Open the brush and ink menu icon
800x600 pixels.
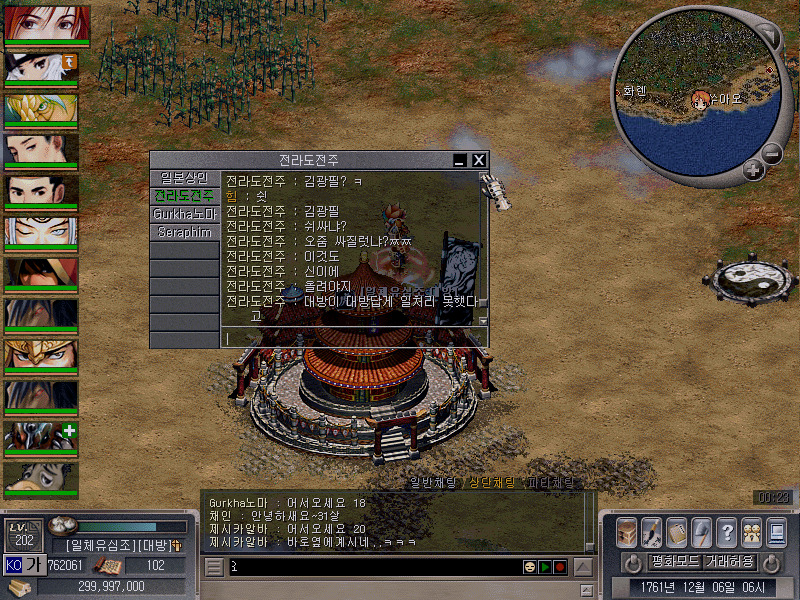pyautogui.click(x=652, y=531)
